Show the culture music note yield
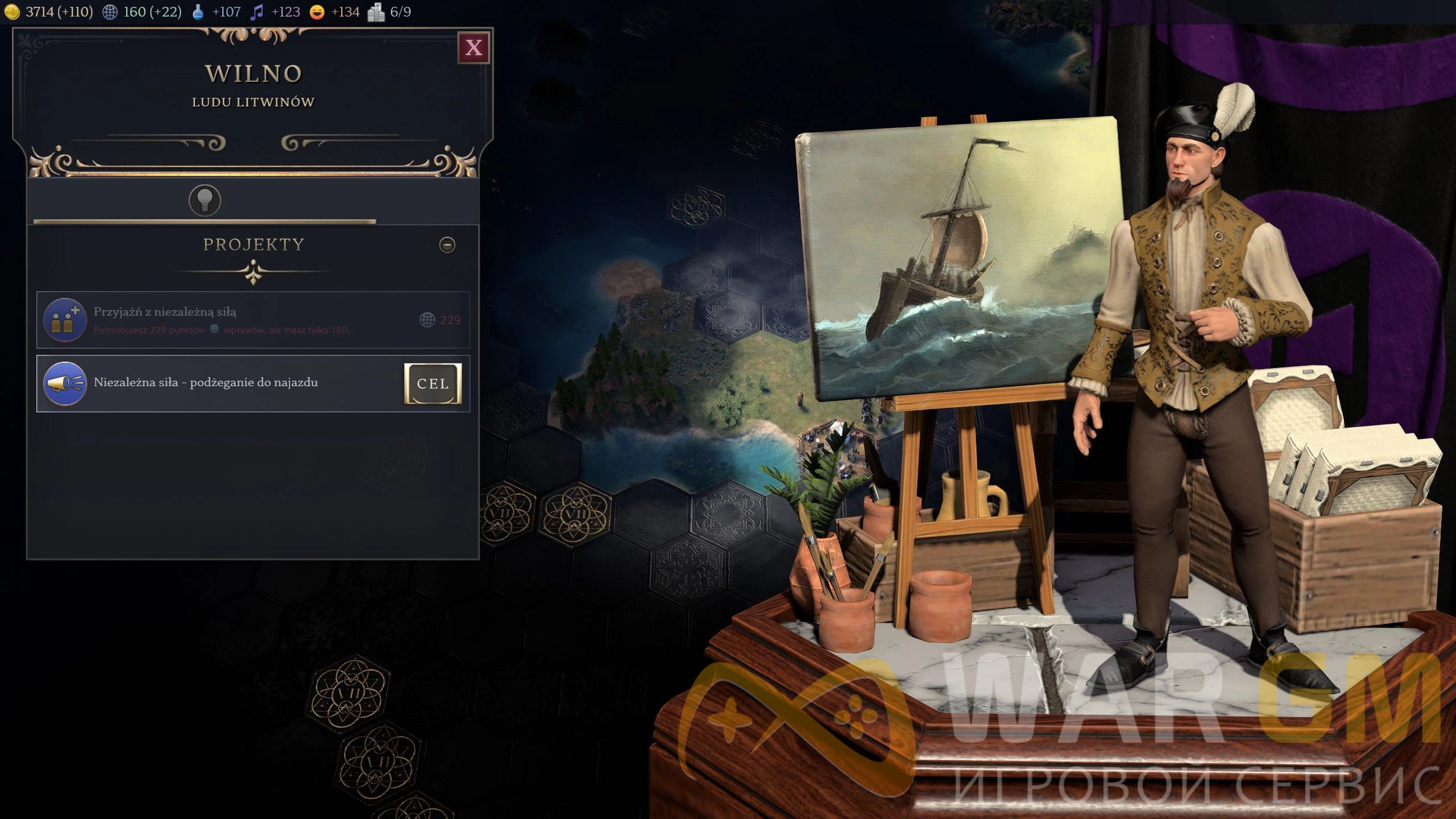The image size is (1456, 819). (257, 12)
